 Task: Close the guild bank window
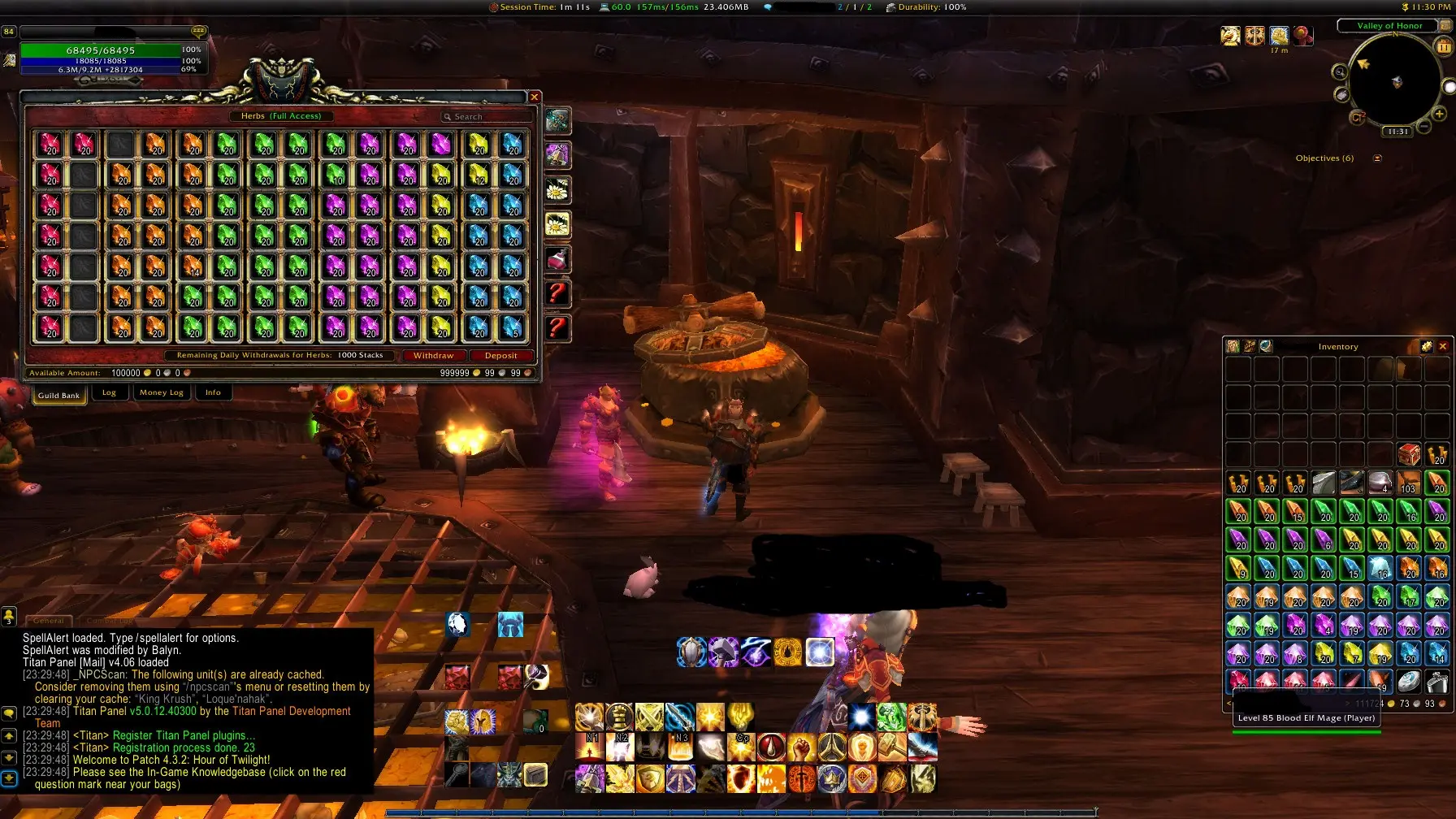535,97
